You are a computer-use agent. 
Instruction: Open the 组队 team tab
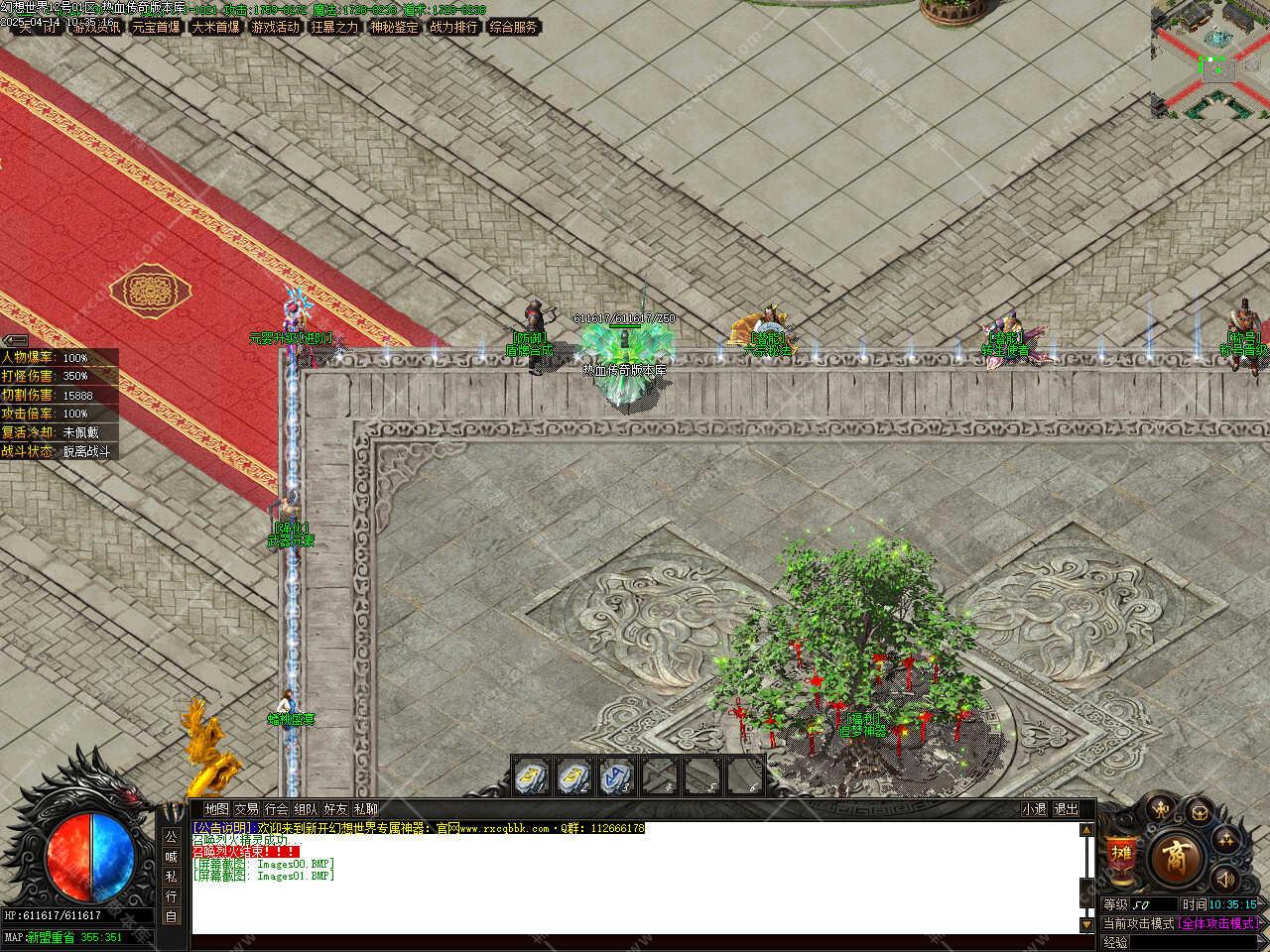tap(307, 809)
